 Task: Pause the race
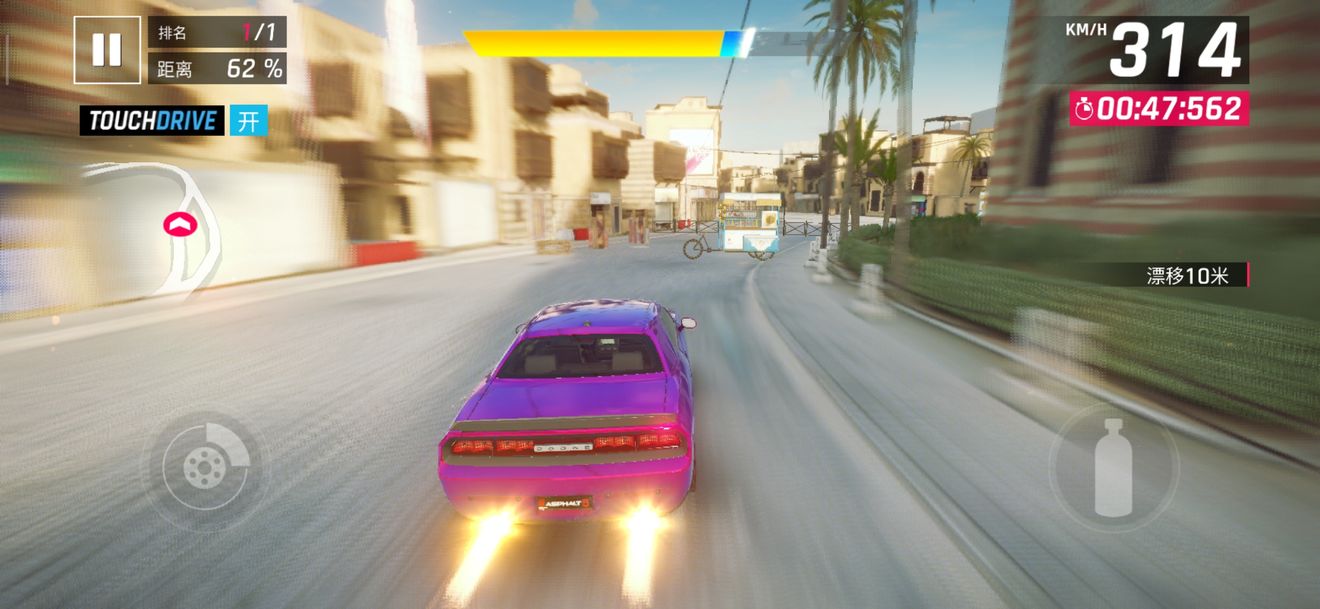click(x=107, y=49)
